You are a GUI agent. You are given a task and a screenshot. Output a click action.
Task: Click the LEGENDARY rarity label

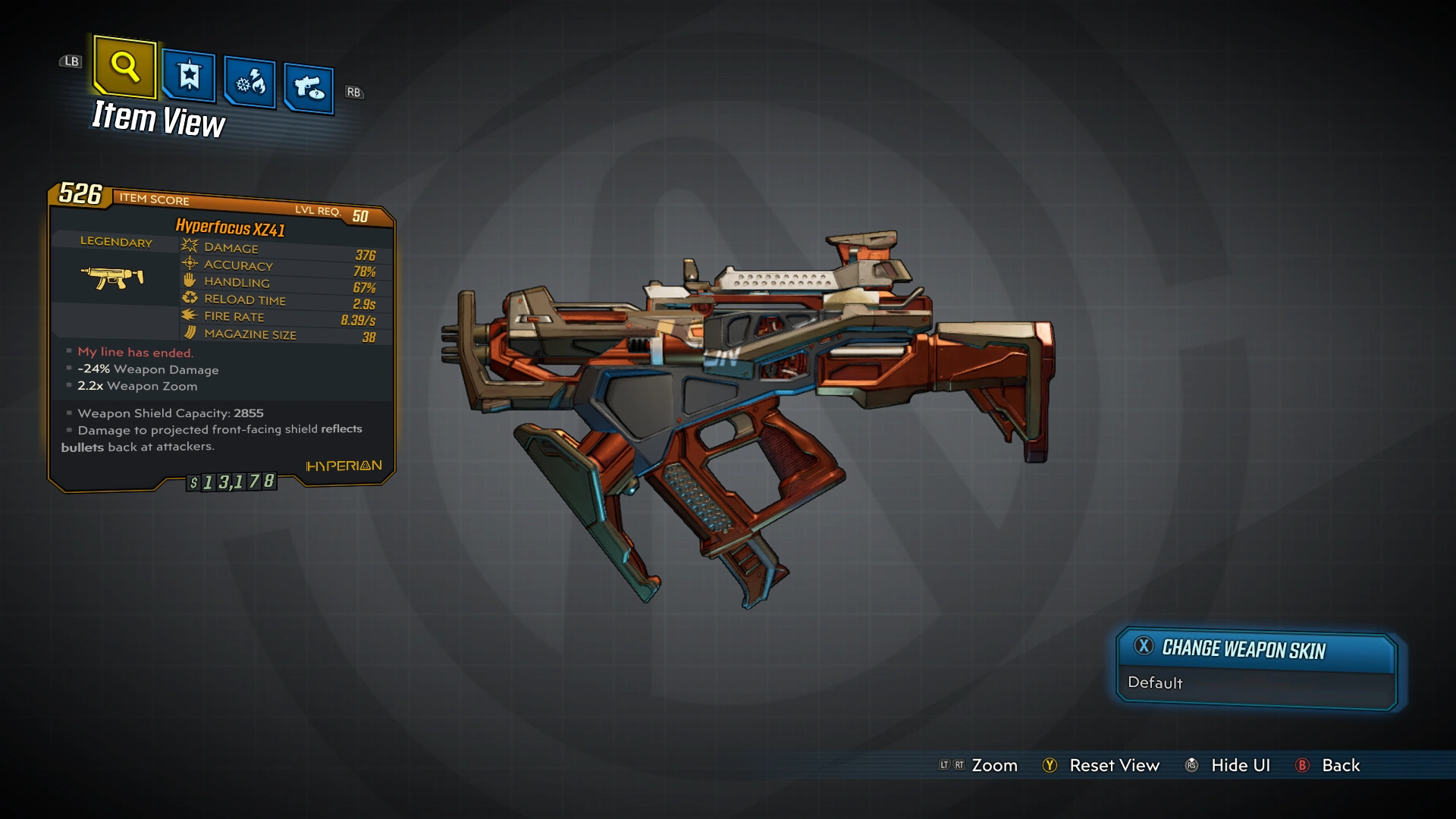(115, 242)
